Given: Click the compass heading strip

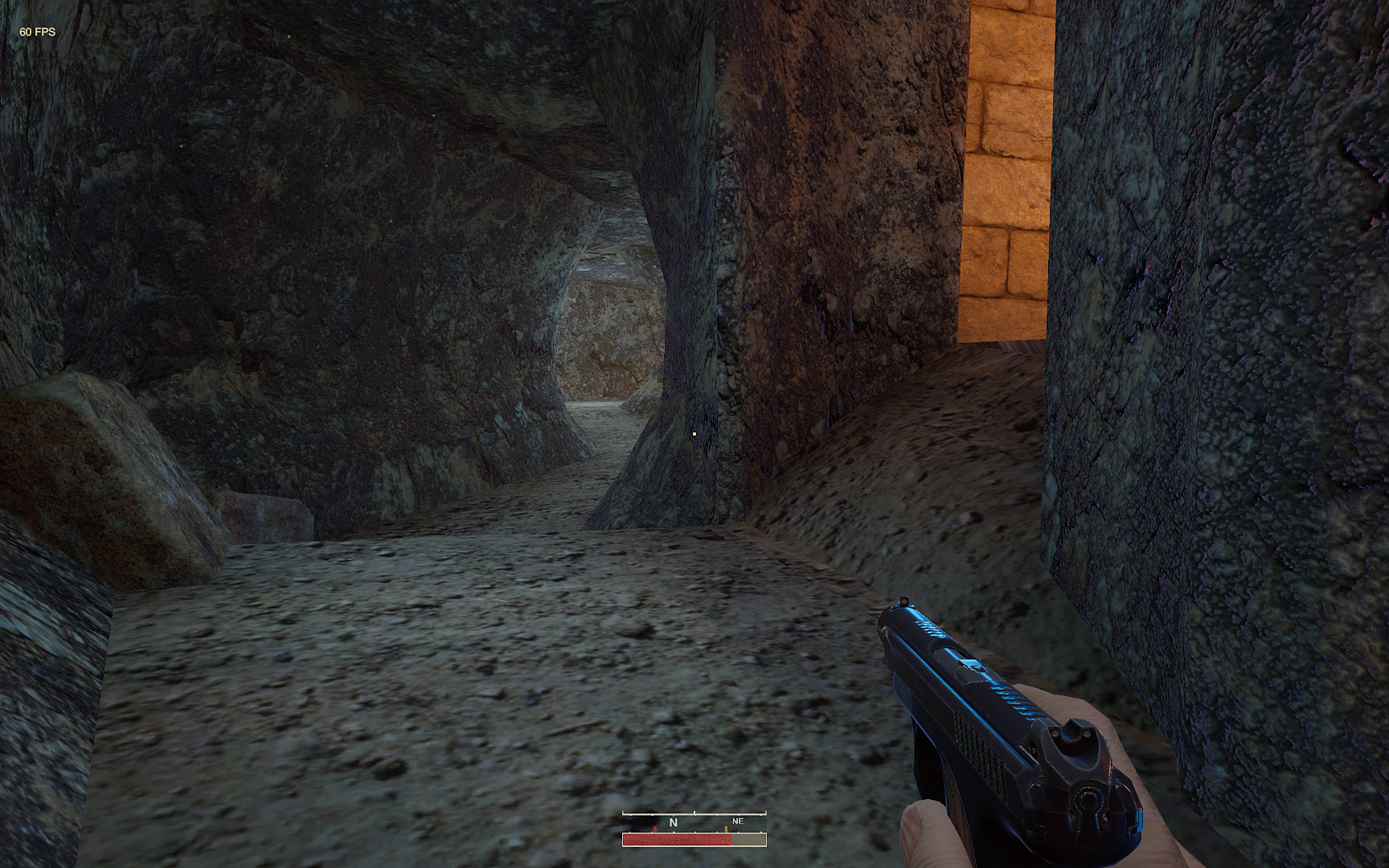Looking at the screenshot, I should (x=694, y=821).
